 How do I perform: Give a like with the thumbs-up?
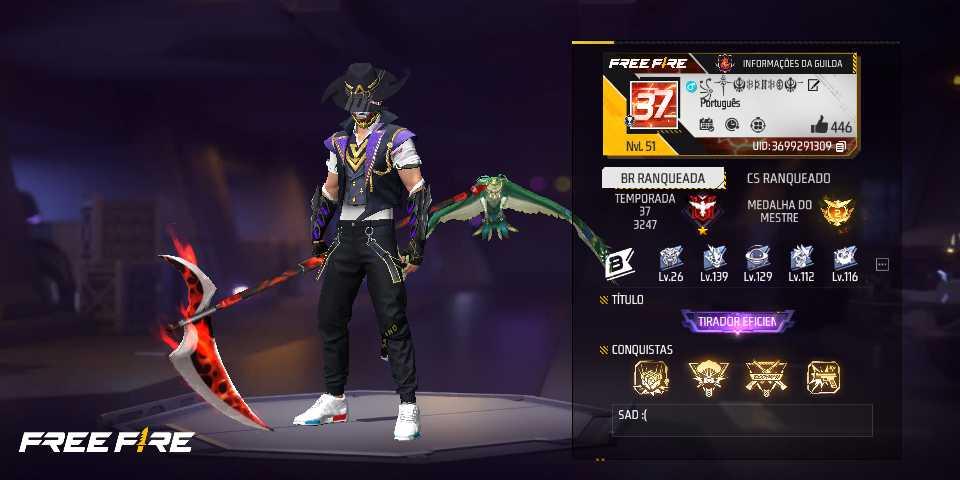[819, 125]
